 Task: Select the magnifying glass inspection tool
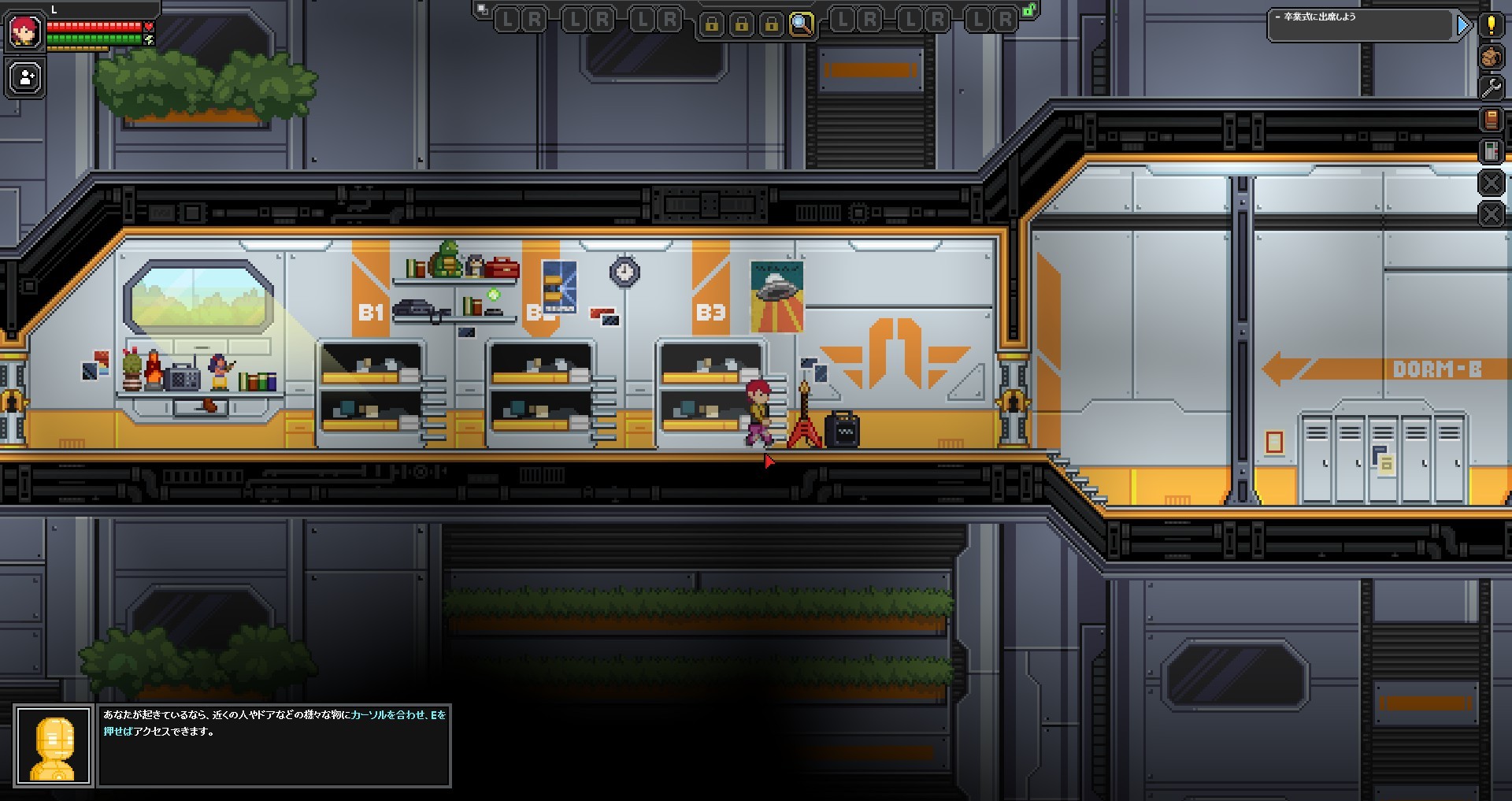[x=802, y=22]
